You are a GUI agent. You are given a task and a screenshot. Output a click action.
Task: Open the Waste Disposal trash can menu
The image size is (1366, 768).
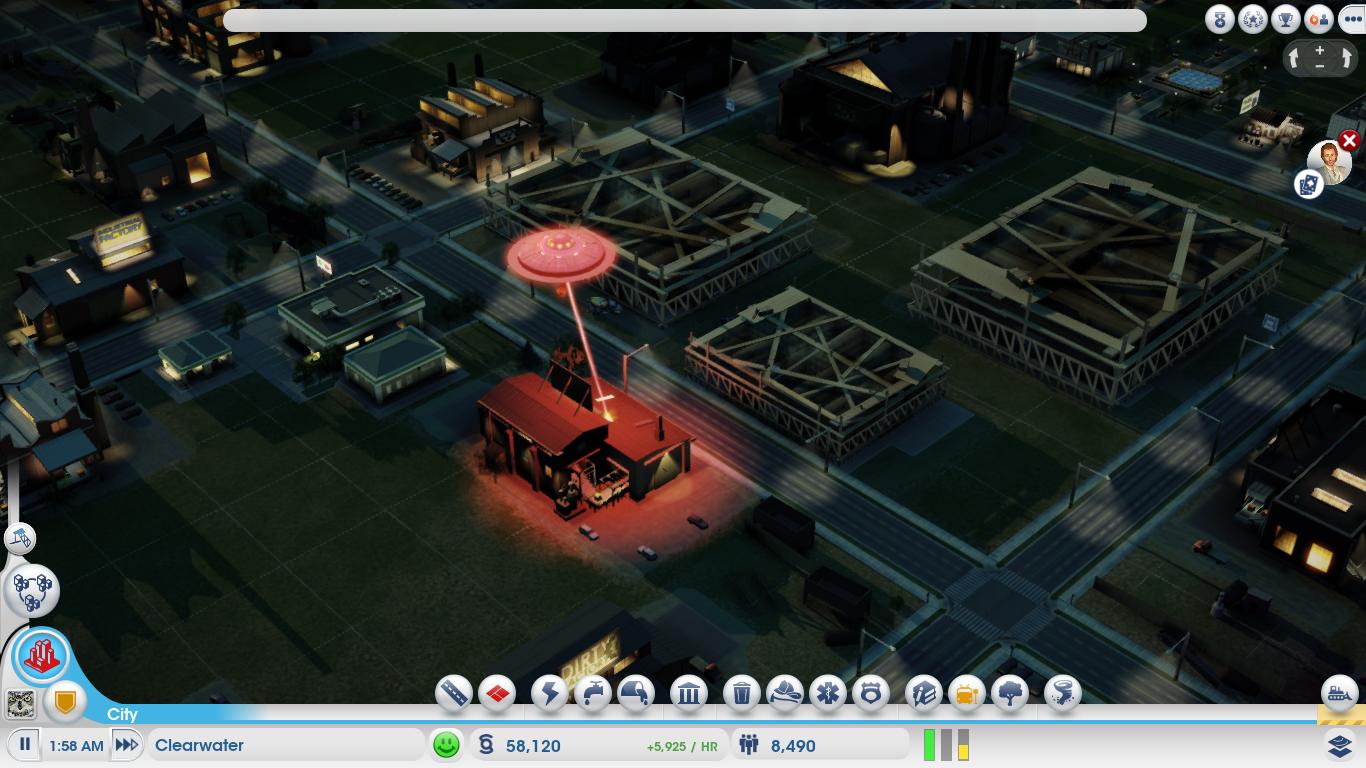click(x=742, y=692)
